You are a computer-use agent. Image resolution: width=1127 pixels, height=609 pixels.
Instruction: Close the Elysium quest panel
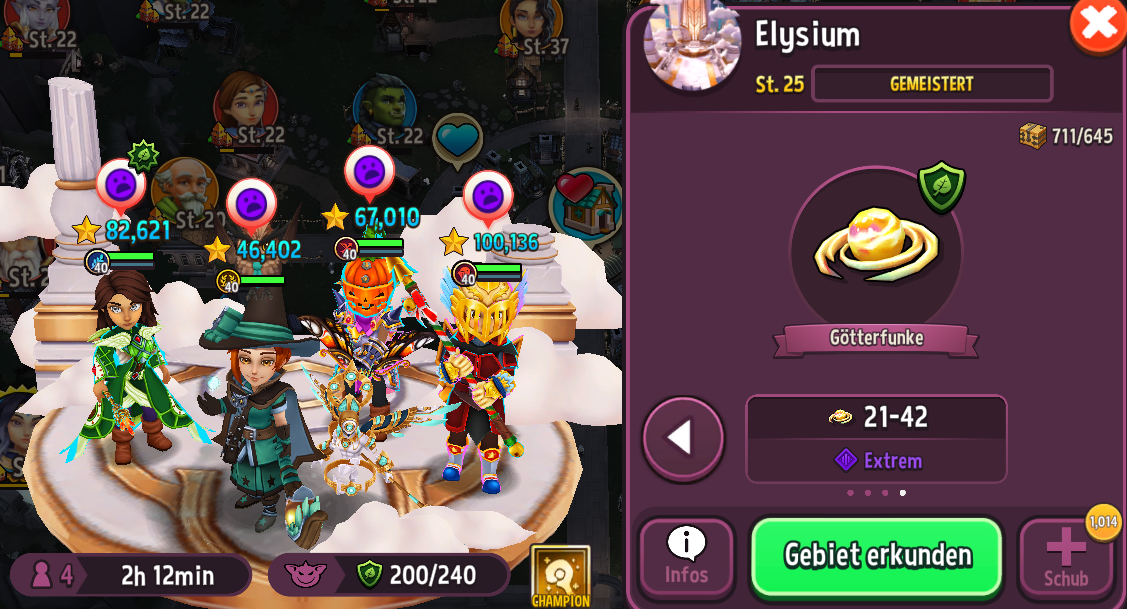1097,24
